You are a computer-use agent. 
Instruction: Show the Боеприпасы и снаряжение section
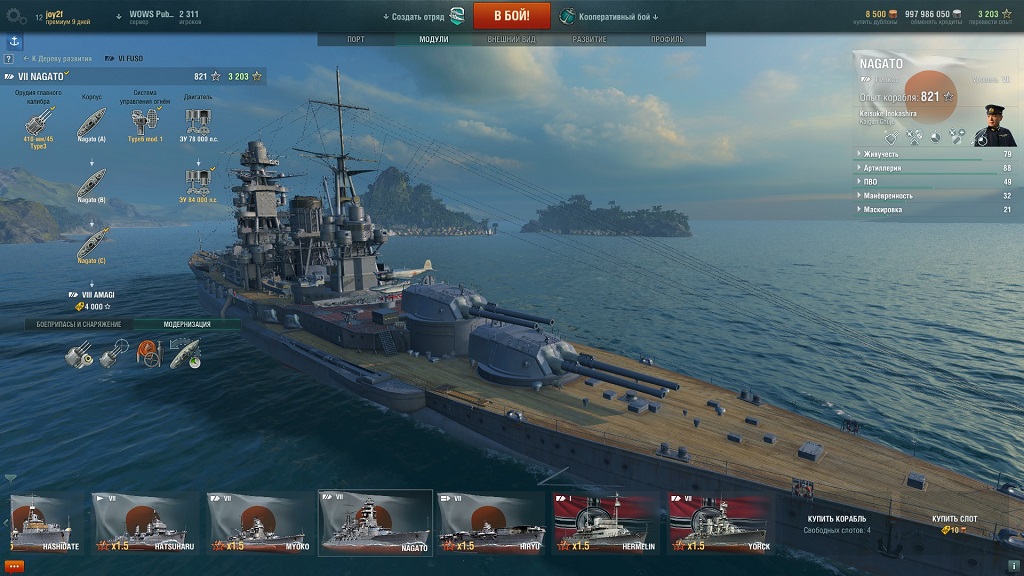79,324
